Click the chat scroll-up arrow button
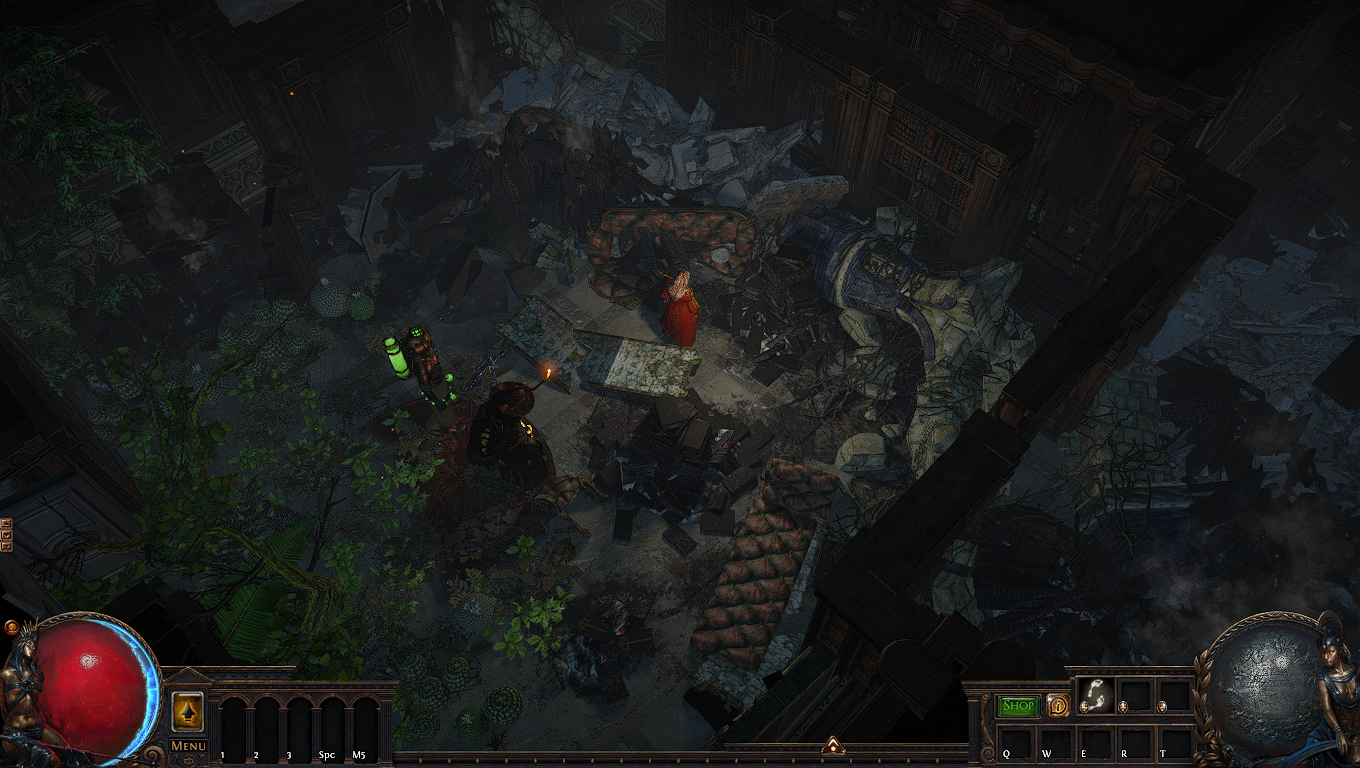The width and height of the screenshot is (1360, 768). pos(6,523)
